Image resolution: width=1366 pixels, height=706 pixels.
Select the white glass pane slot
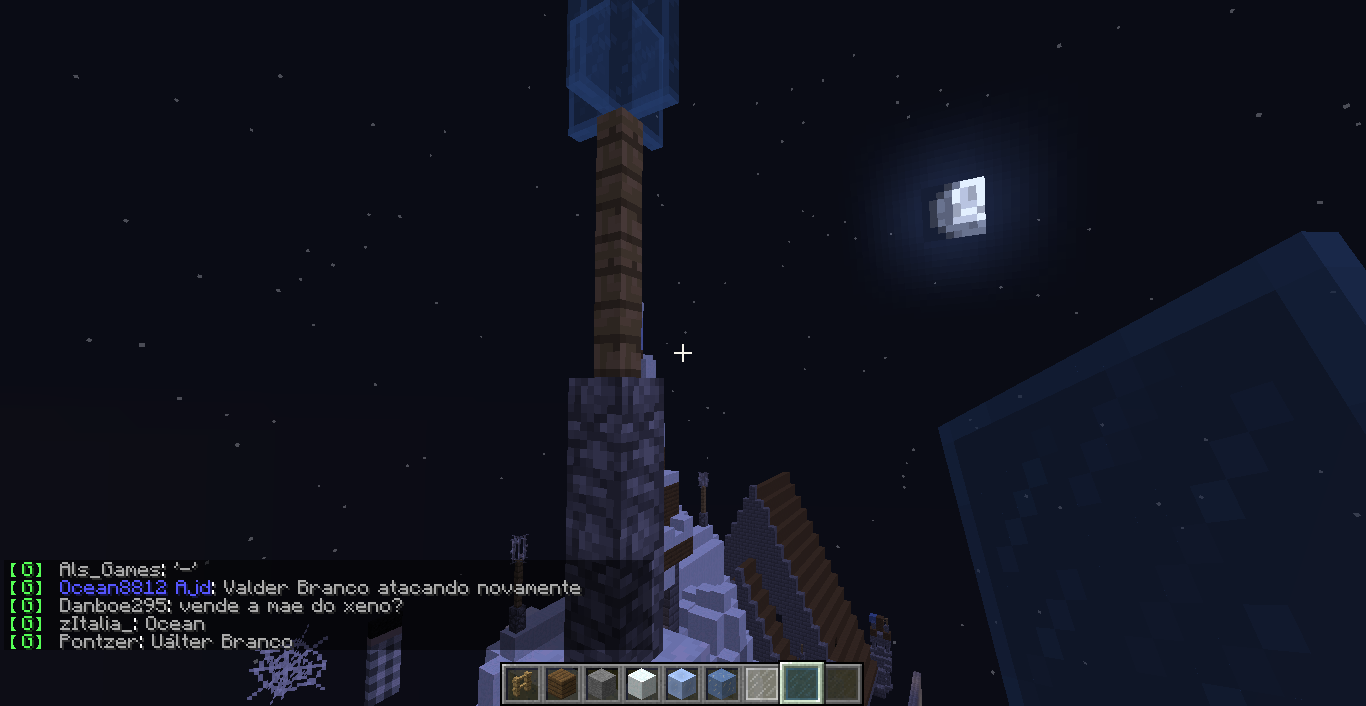click(x=762, y=684)
